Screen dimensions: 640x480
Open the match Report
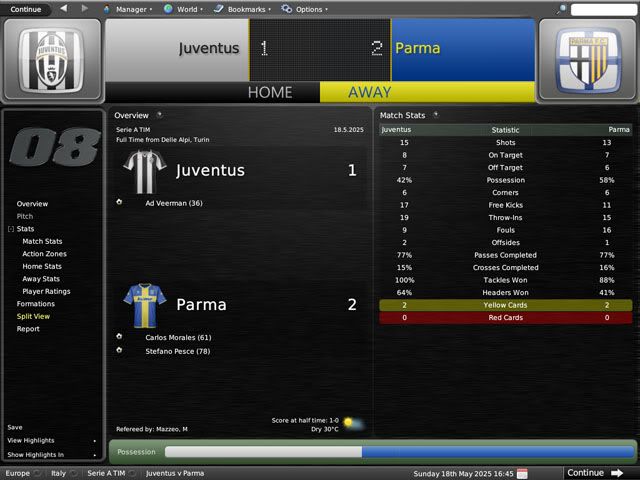coord(28,329)
